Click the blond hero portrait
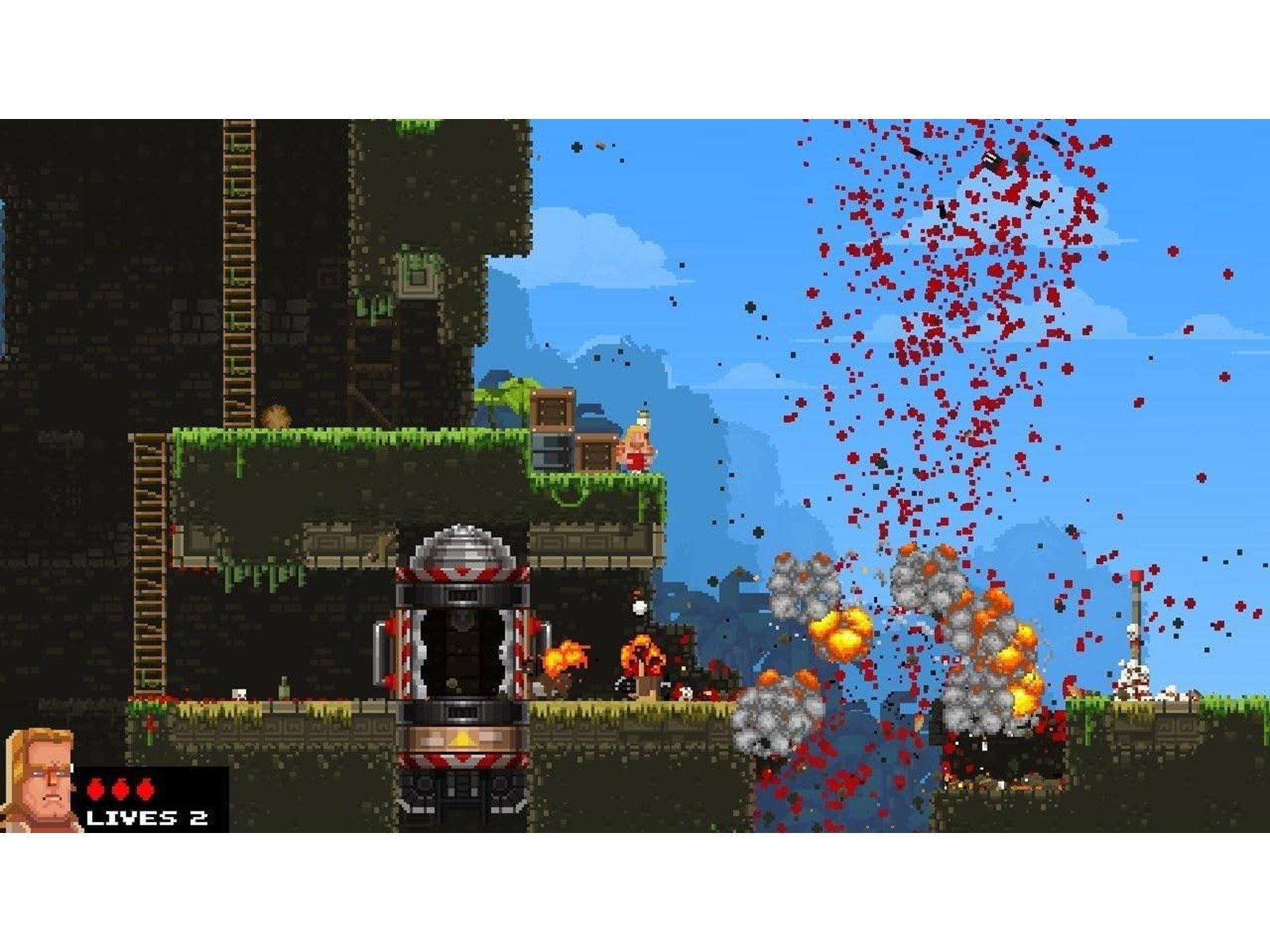This screenshot has width=1270, height=952. pos(40,779)
